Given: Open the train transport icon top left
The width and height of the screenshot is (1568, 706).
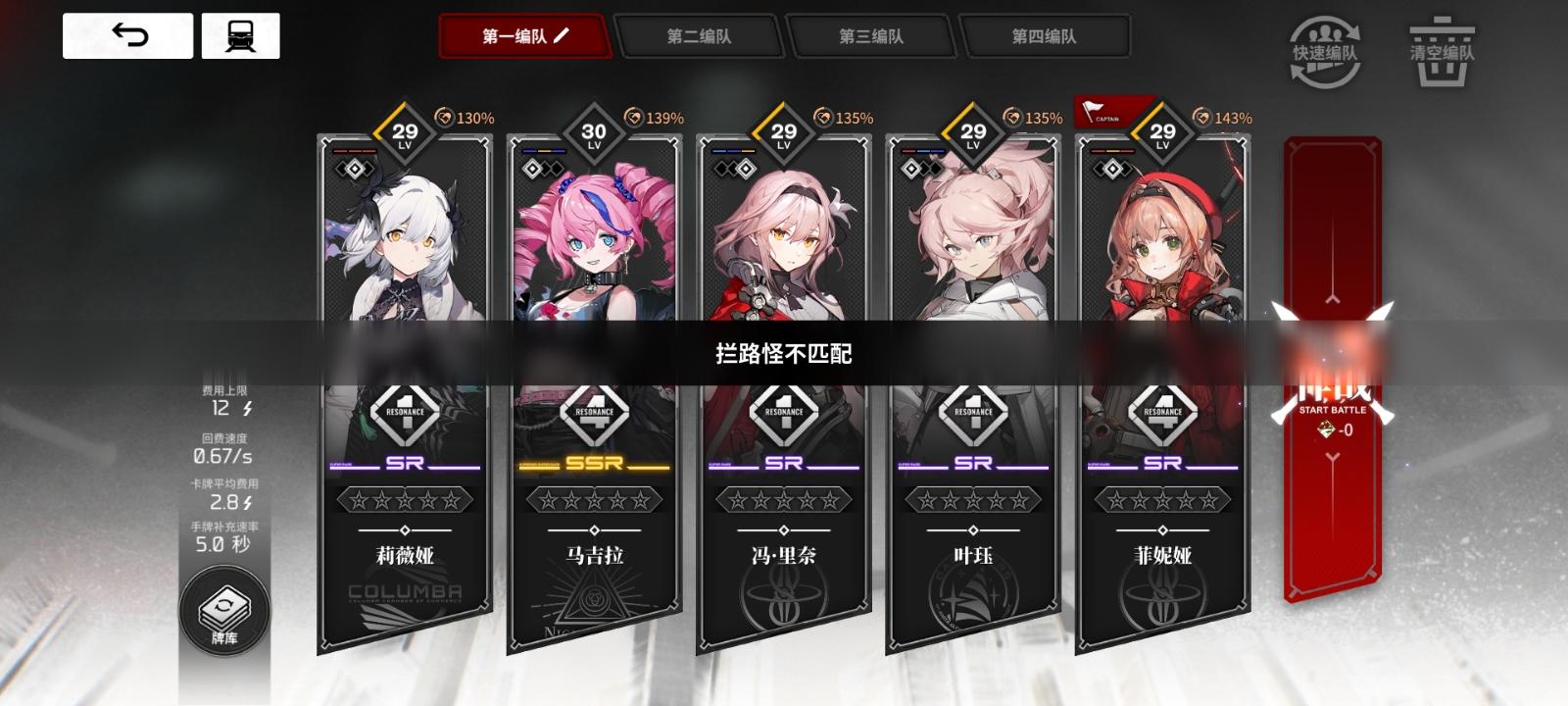Looking at the screenshot, I should tap(240, 35).
